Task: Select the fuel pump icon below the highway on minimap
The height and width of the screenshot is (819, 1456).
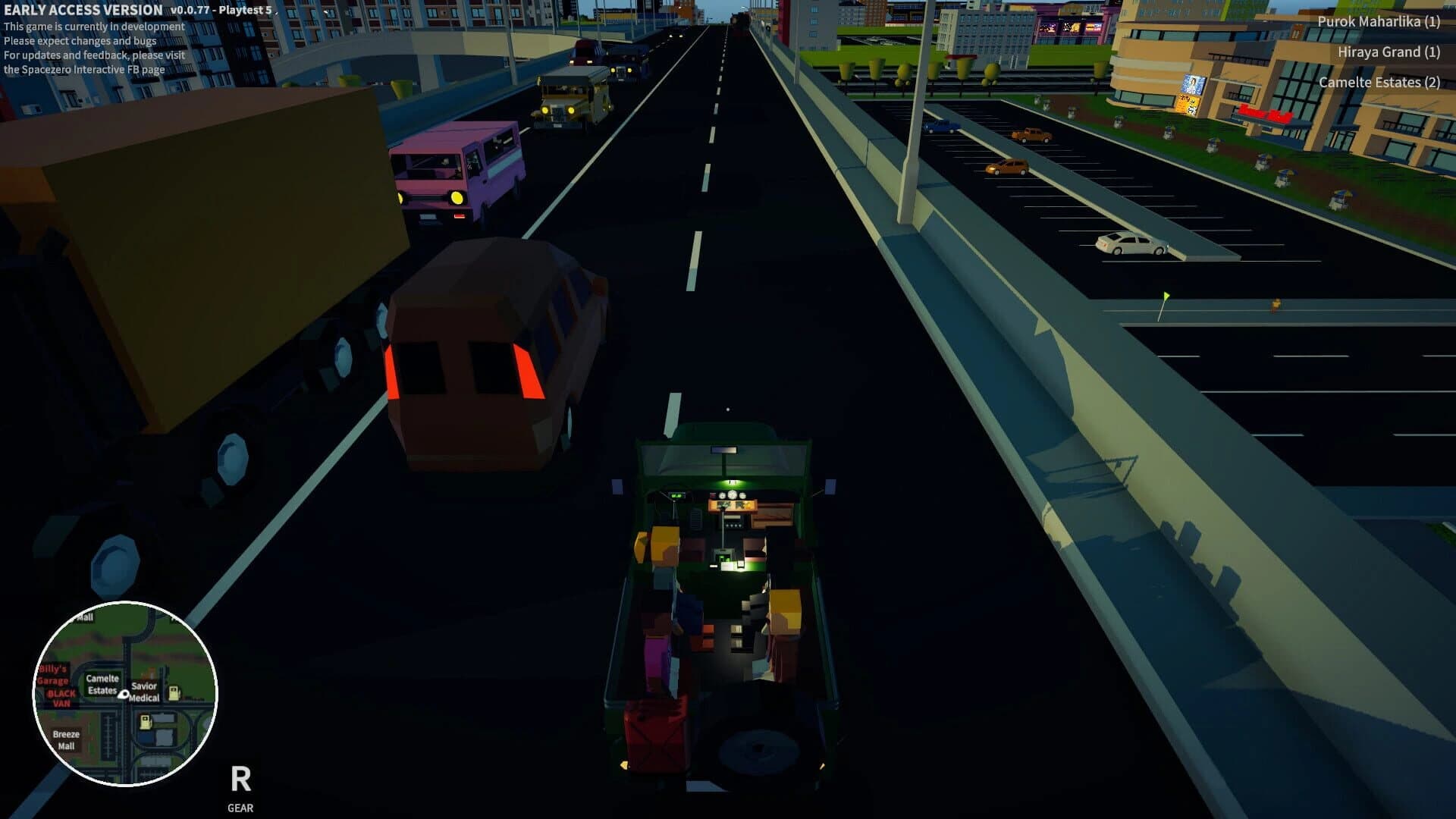Action: click(x=146, y=721)
